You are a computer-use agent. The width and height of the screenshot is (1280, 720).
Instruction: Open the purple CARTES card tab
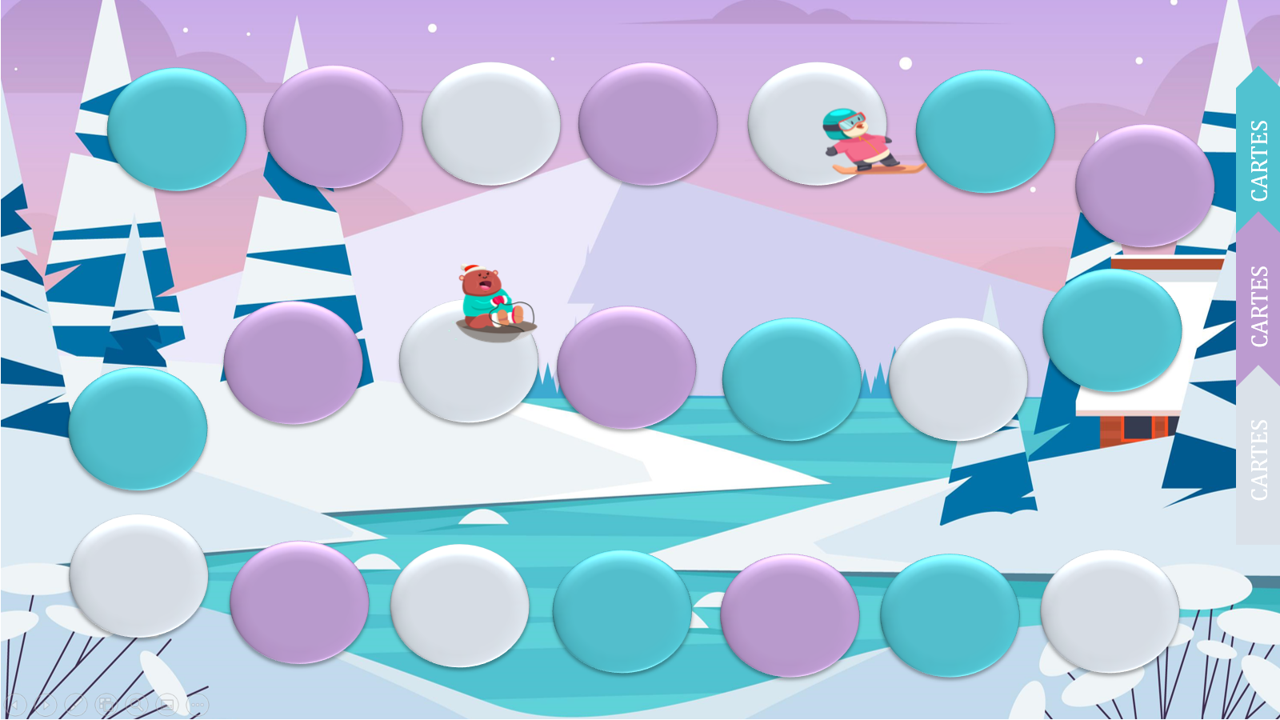(1258, 305)
